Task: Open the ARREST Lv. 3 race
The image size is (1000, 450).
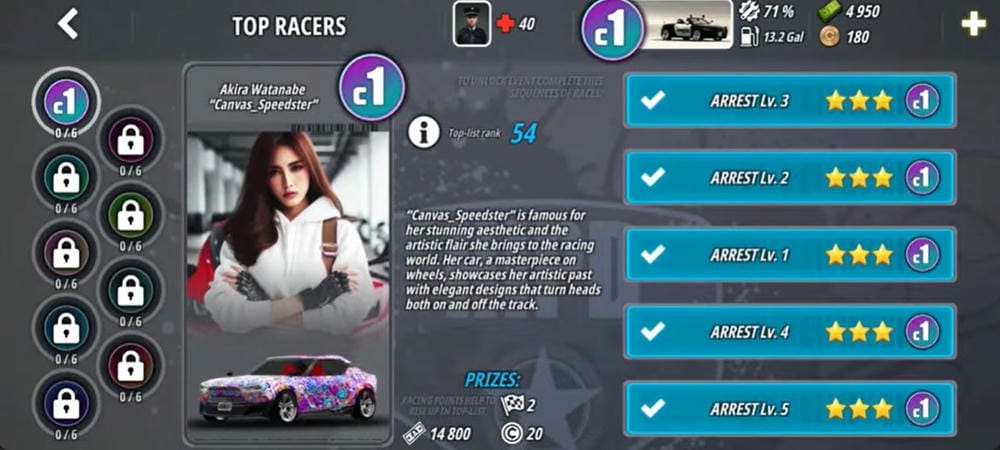Action: (789, 100)
